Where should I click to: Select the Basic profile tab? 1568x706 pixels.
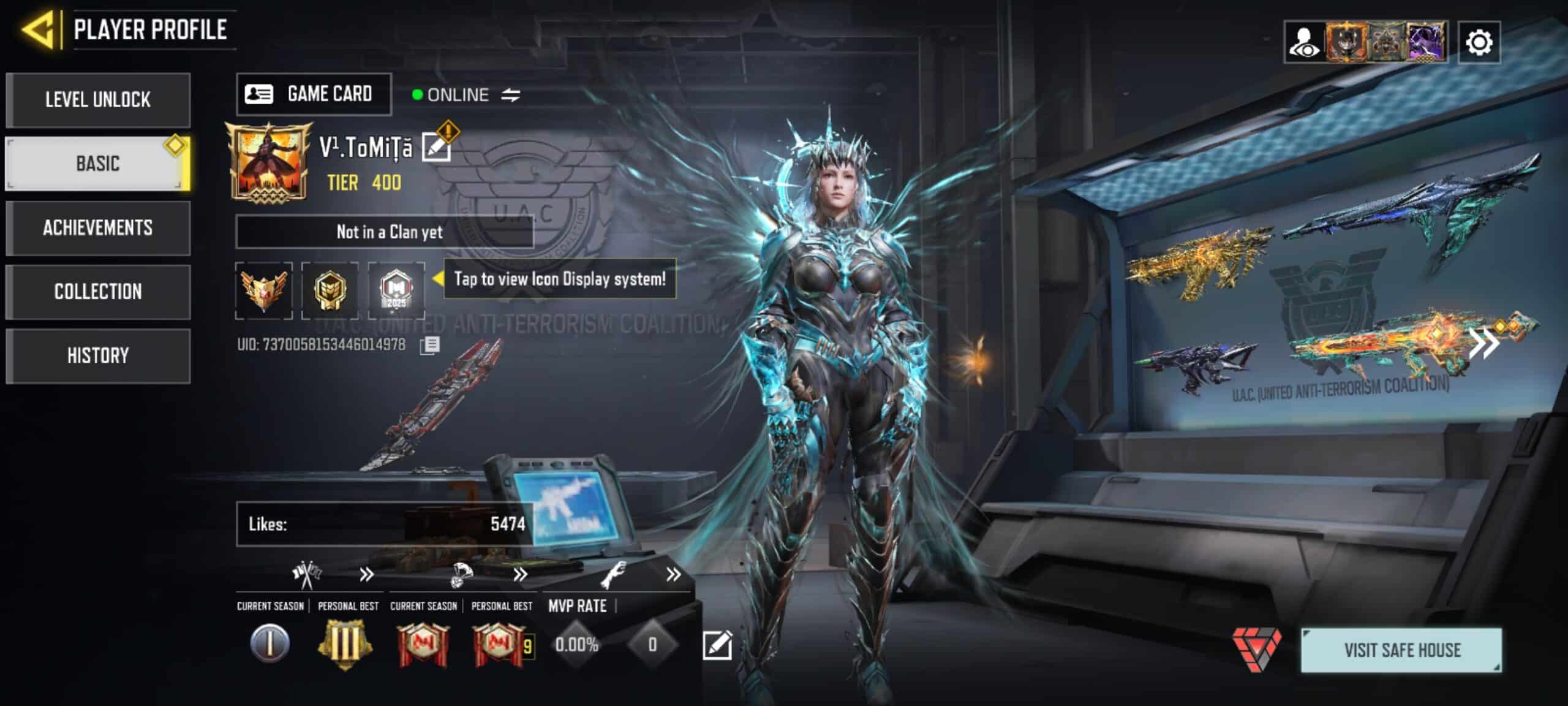[98, 164]
